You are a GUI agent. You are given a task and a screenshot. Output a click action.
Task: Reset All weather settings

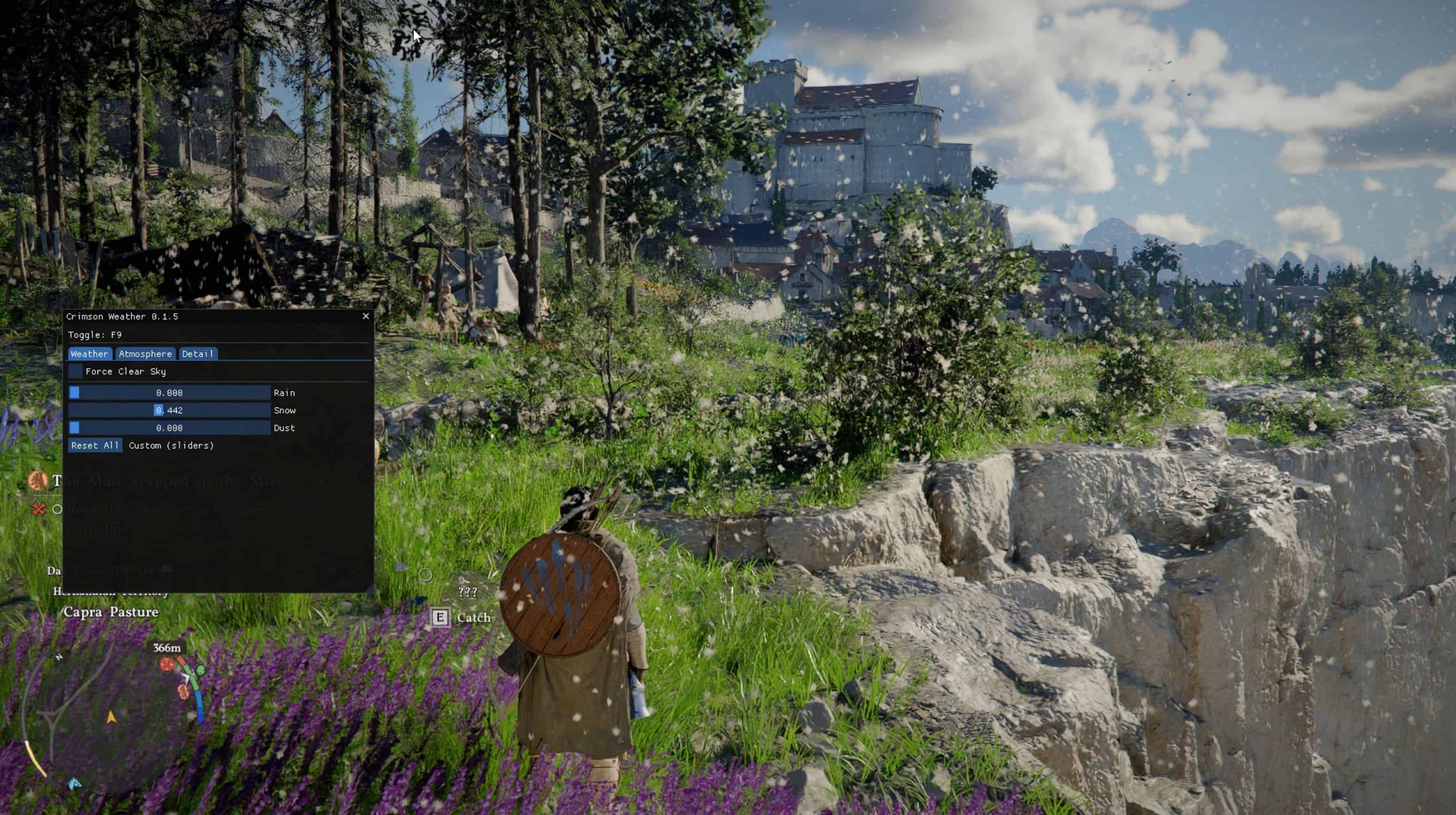click(94, 445)
